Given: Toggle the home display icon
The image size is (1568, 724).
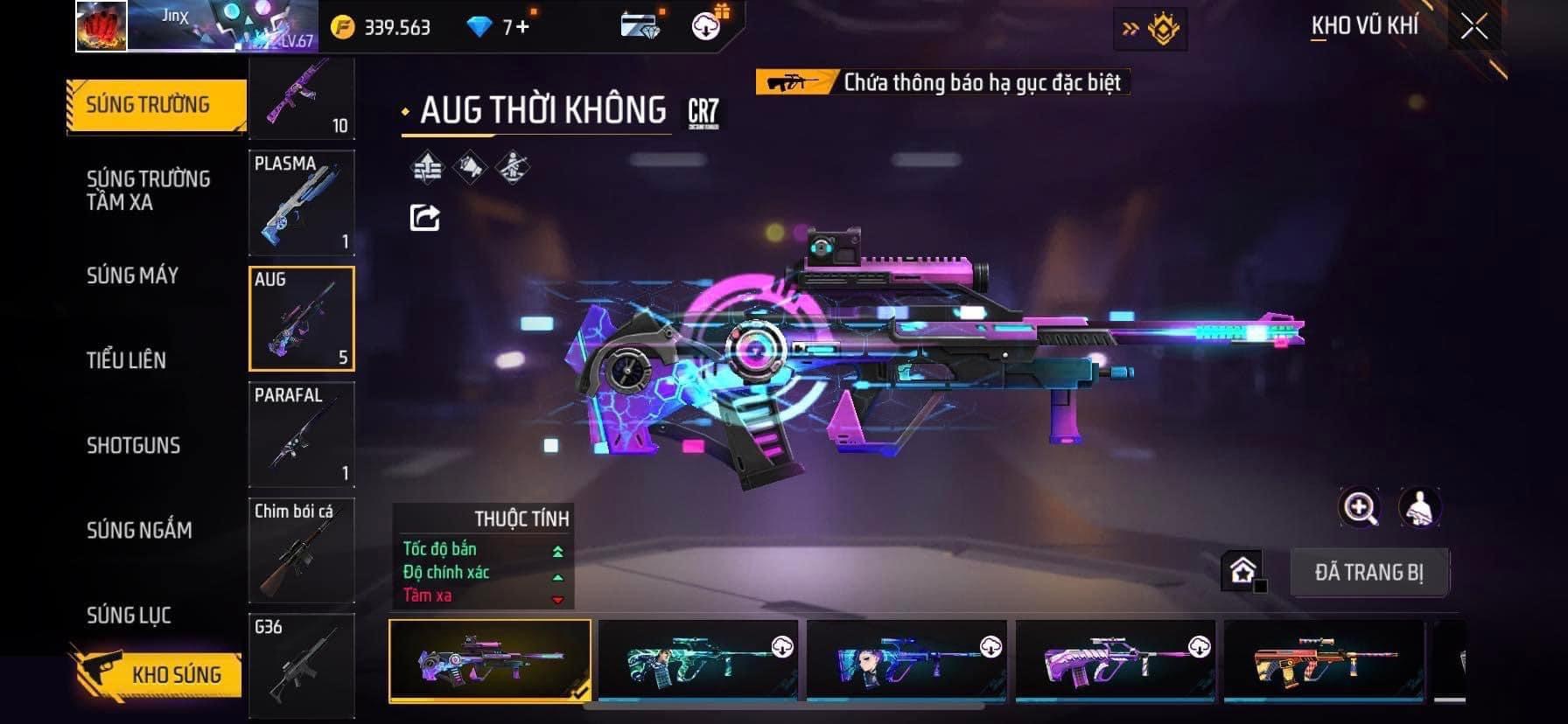Looking at the screenshot, I should click(x=1242, y=571).
